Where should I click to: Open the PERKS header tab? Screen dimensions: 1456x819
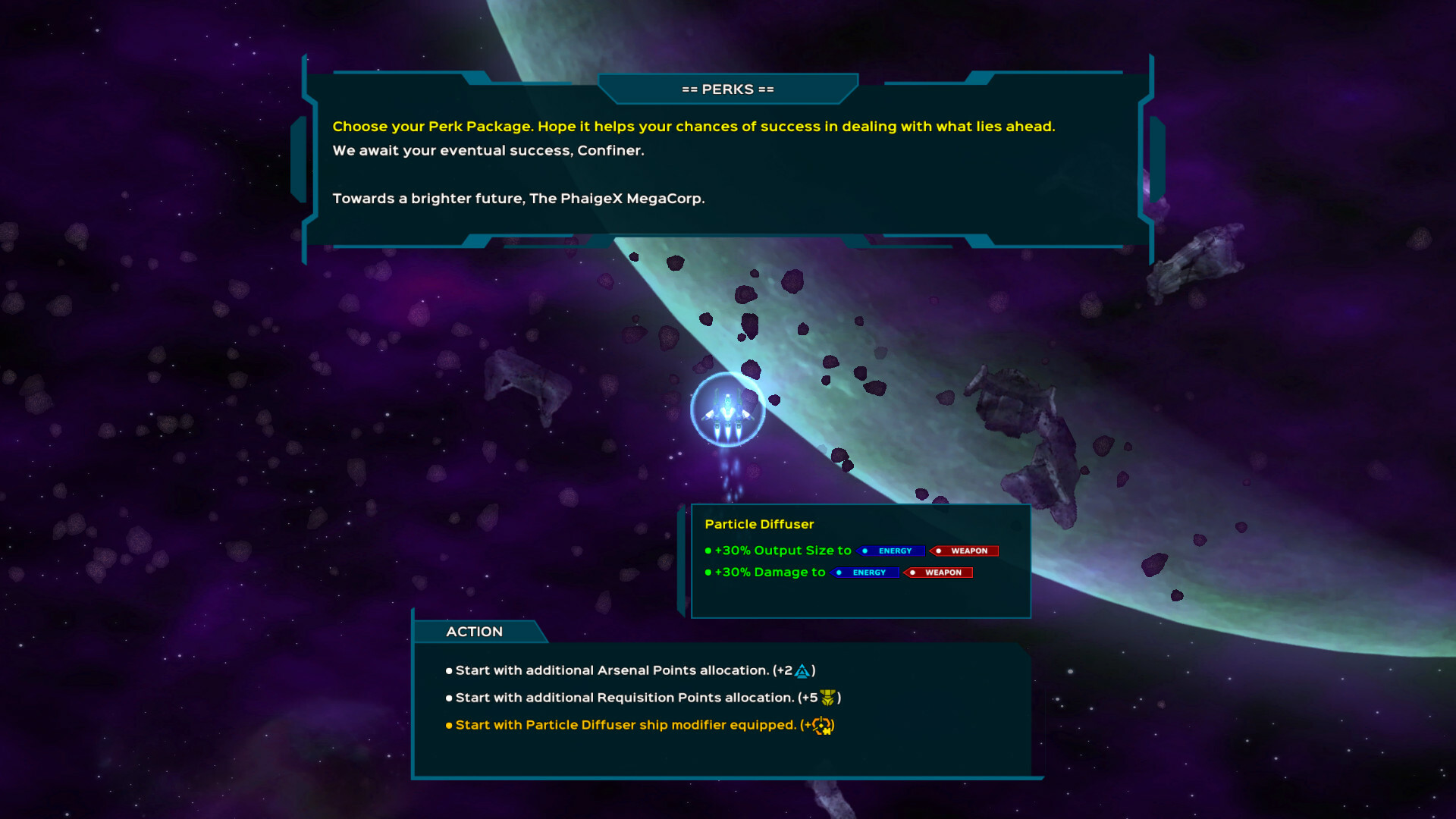tap(726, 89)
